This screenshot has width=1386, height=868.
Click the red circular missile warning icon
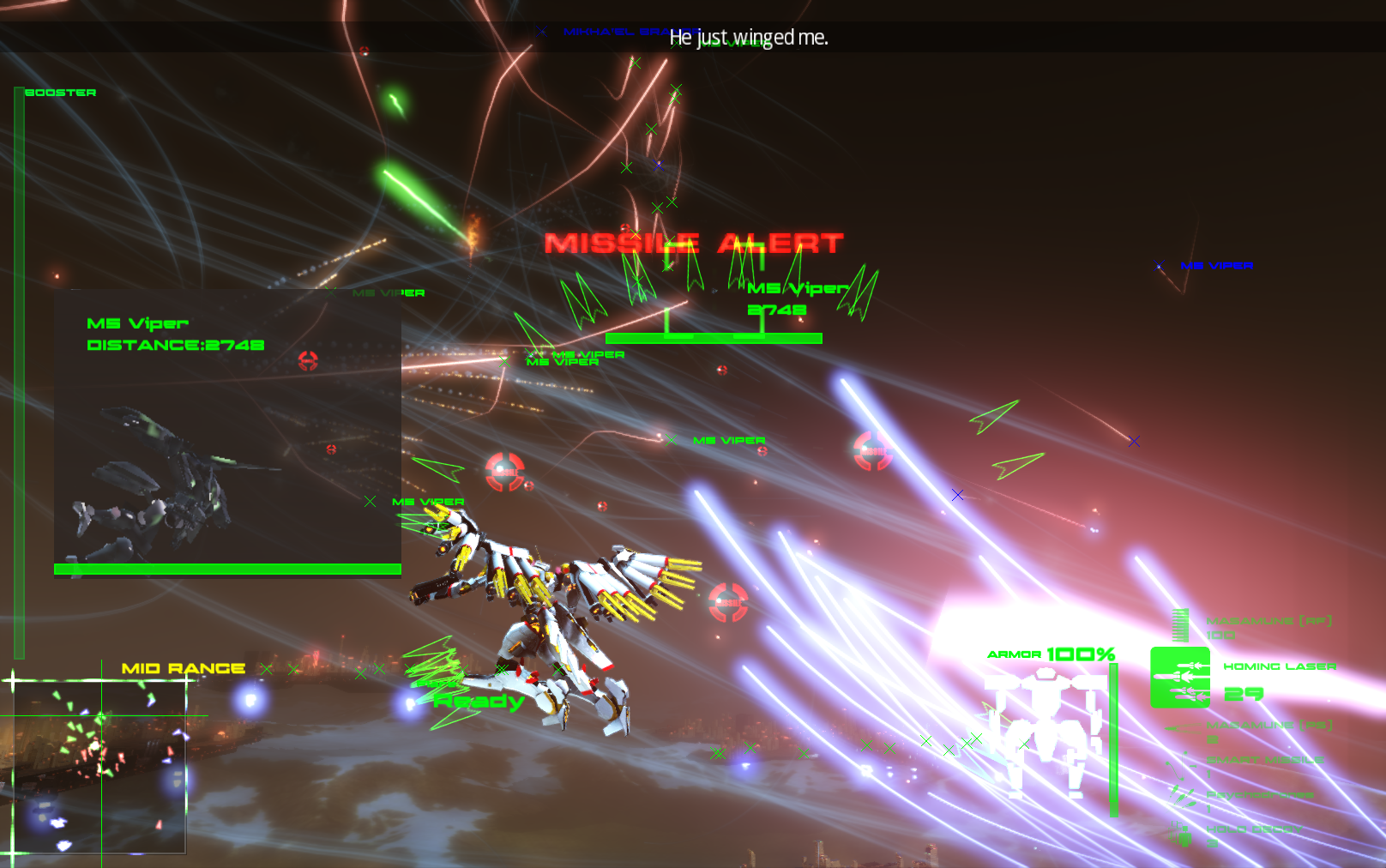[x=506, y=470]
